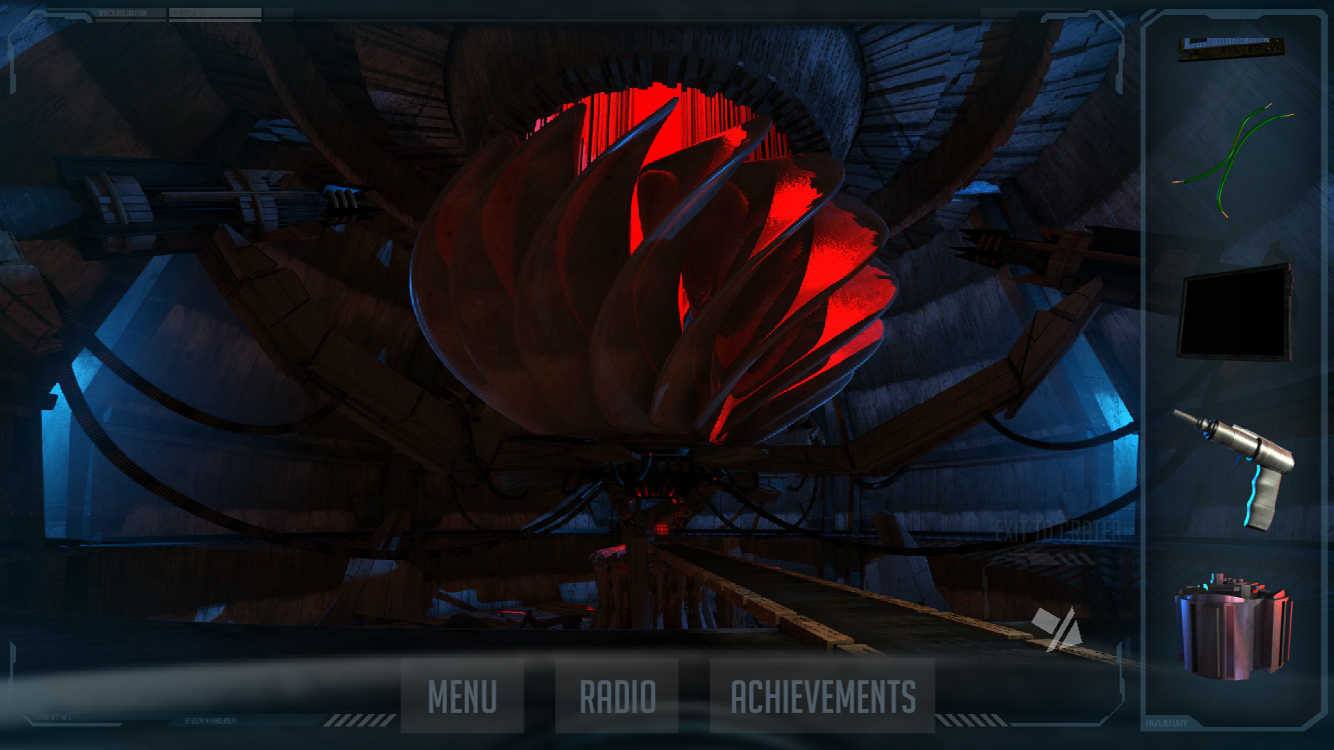The width and height of the screenshot is (1334, 750).
Task: Choose the cylindrical canister inventory item
Action: [1233, 628]
